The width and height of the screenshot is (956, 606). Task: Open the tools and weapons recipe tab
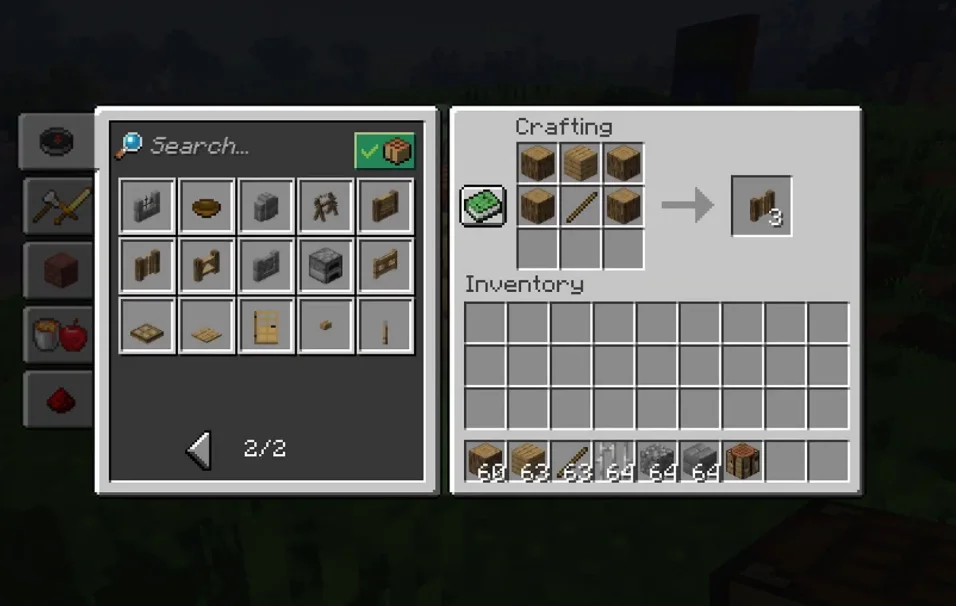57,207
